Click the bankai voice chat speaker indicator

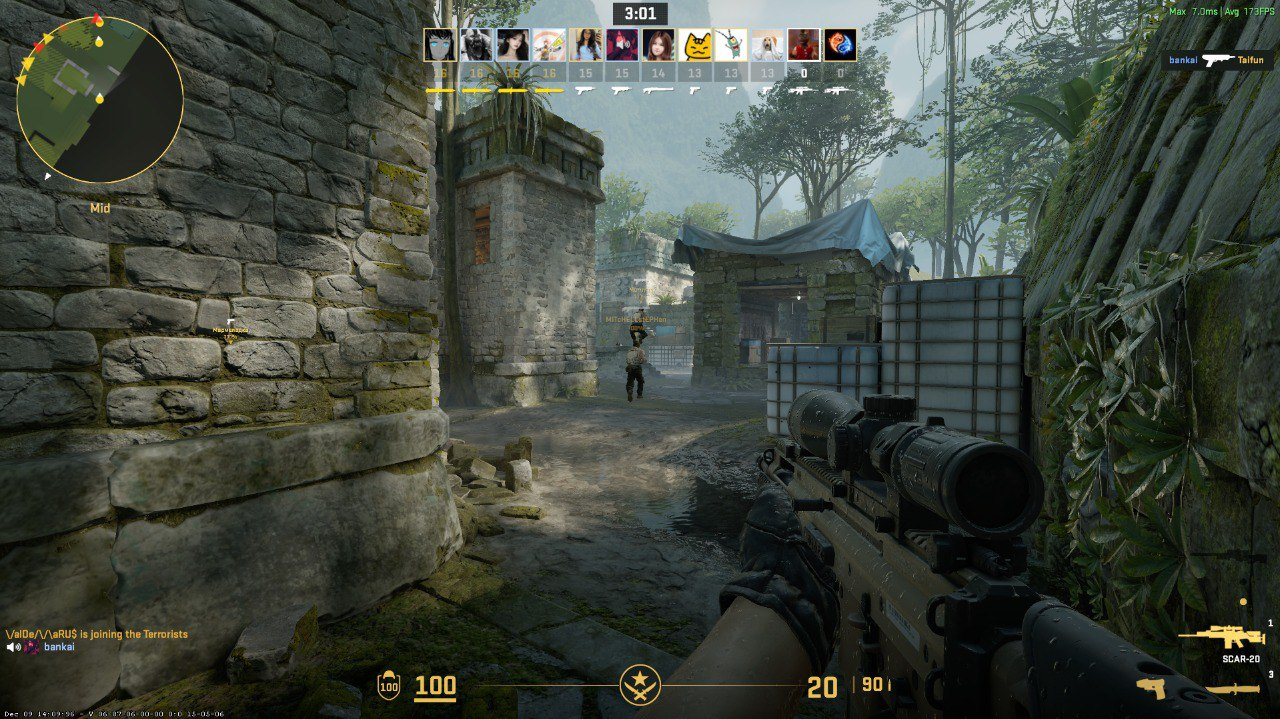click(14, 647)
